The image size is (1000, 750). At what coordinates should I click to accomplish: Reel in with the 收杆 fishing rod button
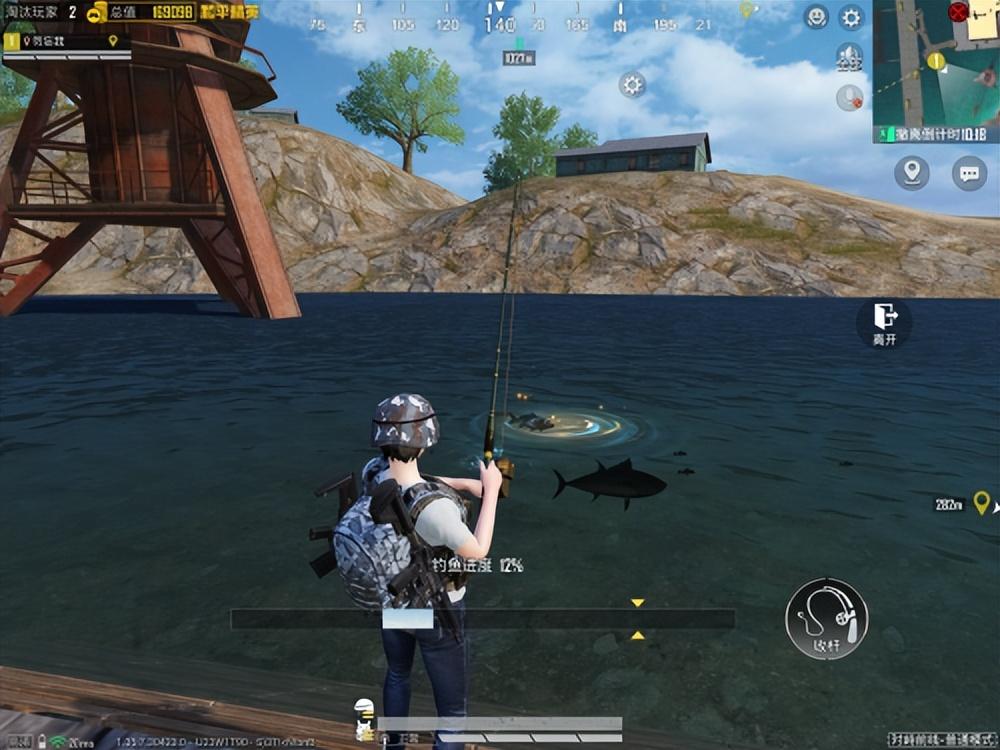point(826,618)
